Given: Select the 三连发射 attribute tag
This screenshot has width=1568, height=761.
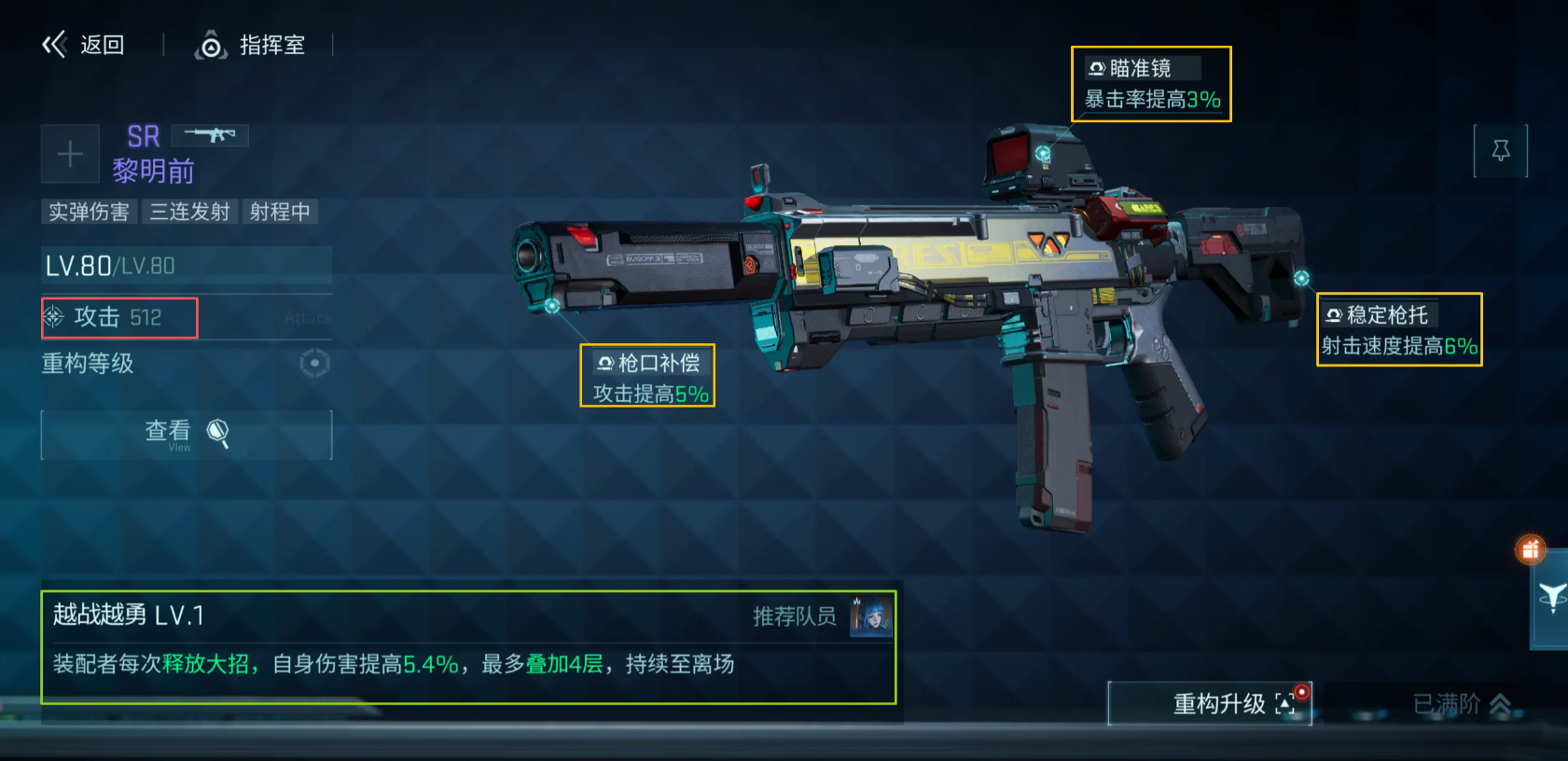Looking at the screenshot, I should point(190,212).
